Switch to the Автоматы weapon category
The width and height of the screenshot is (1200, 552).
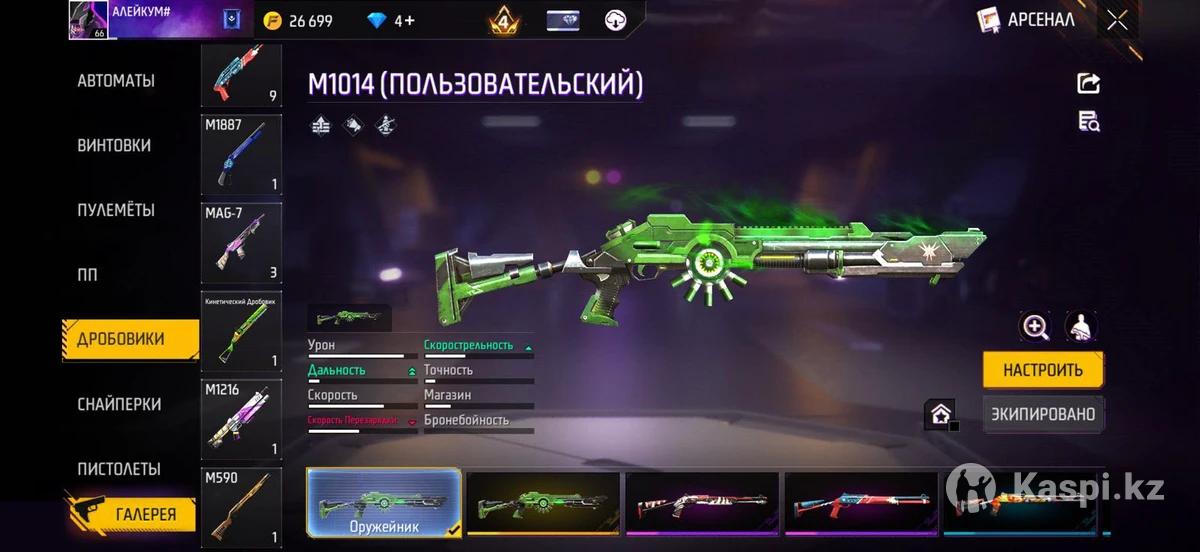tap(116, 81)
